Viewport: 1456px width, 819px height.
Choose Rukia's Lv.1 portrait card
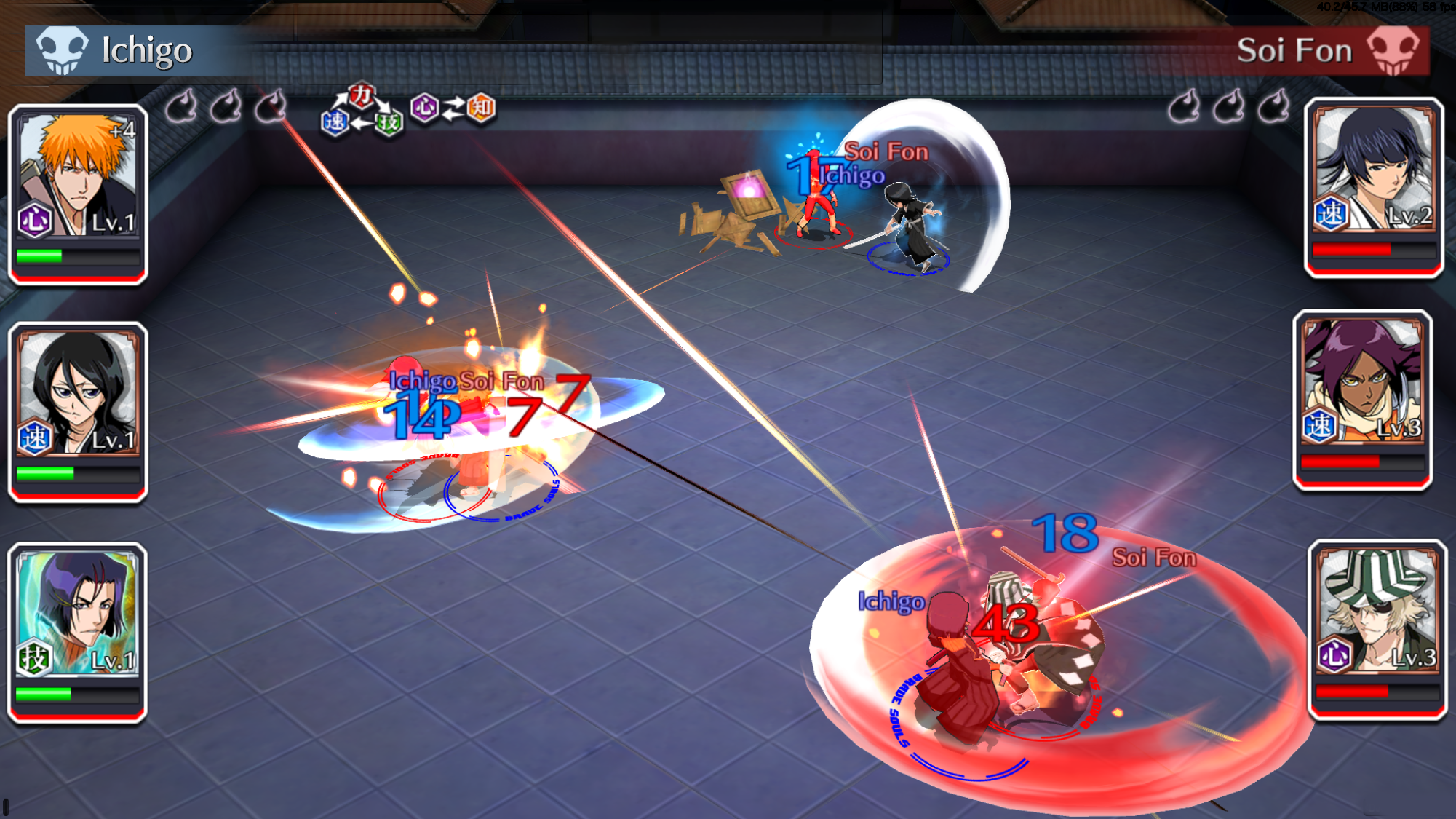(x=78, y=411)
